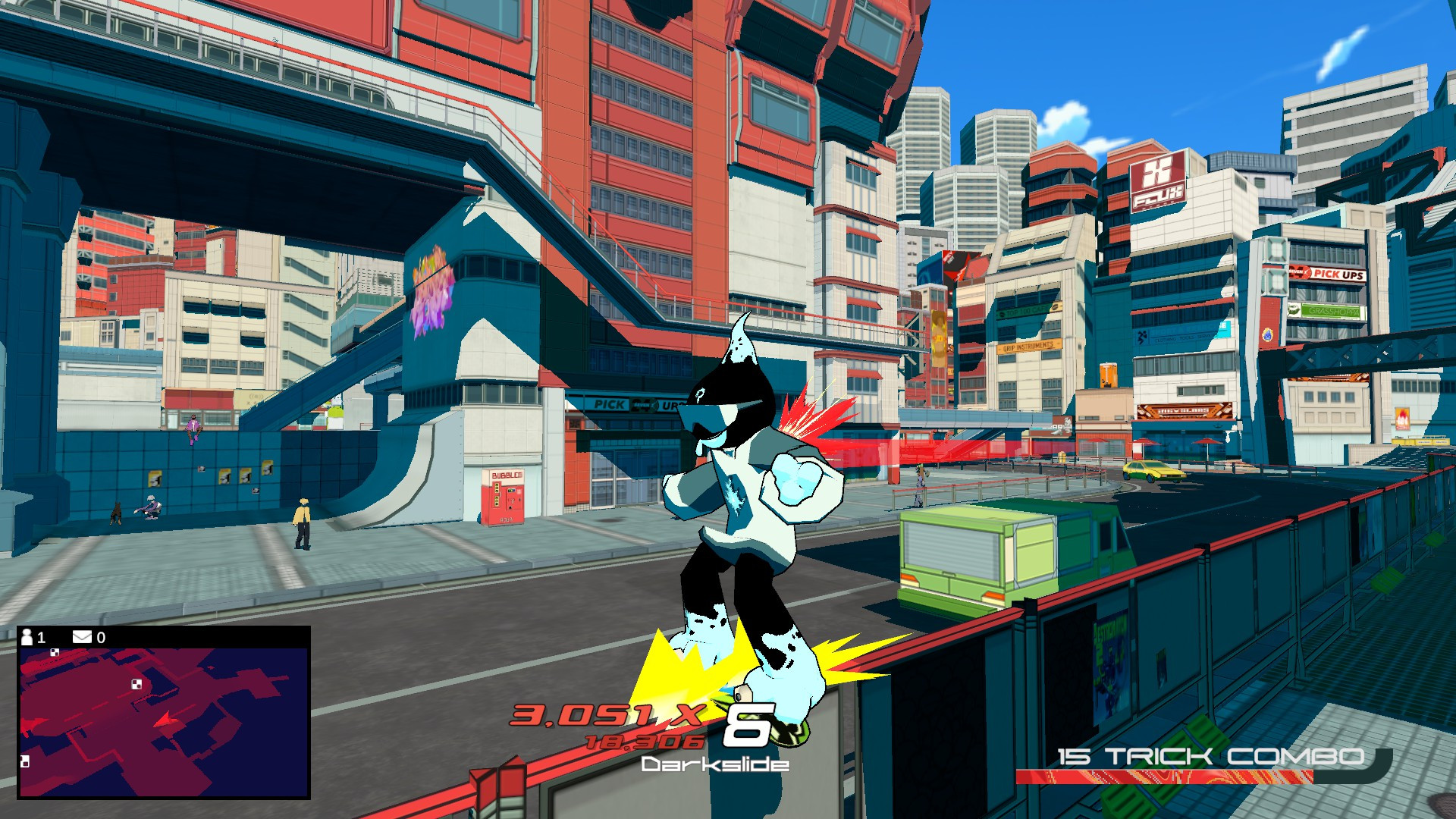Select the player count person icon
Viewport: 1456px width, 819px height.
pos(27,637)
